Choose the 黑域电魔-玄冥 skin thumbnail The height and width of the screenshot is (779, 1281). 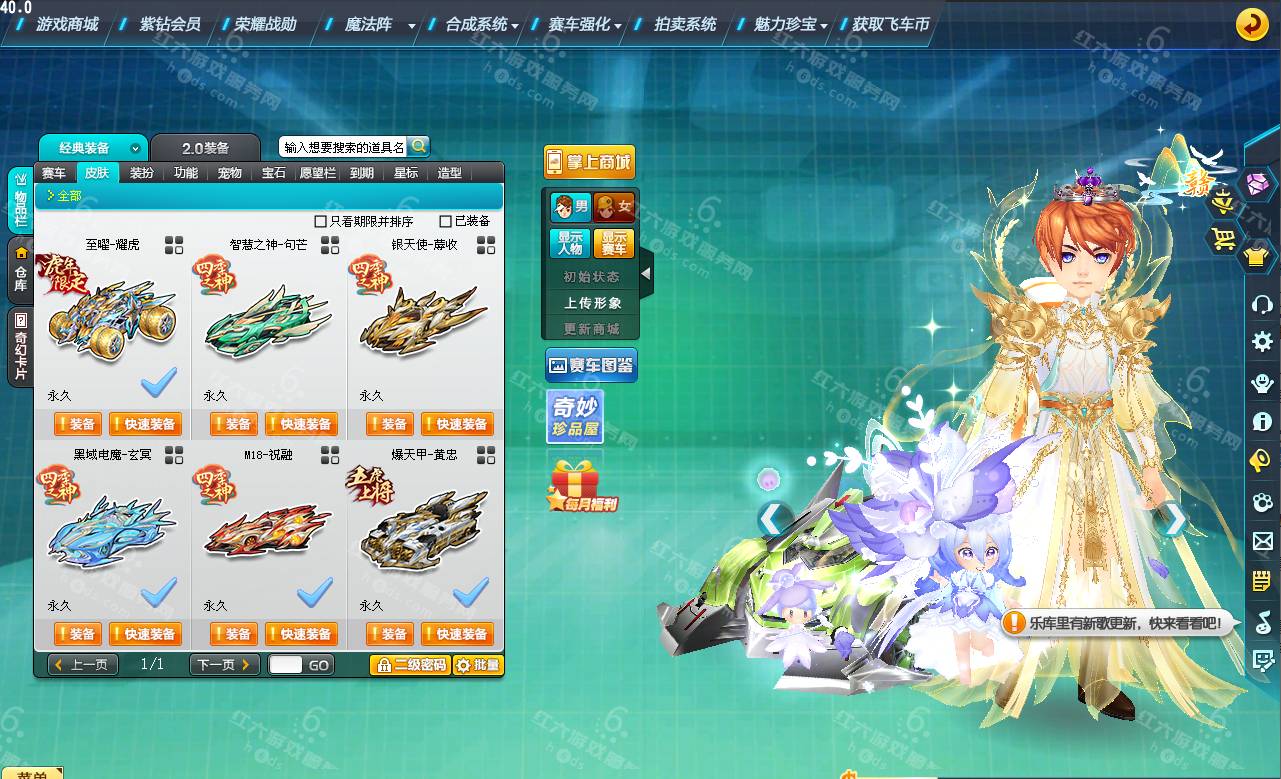(108, 526)
